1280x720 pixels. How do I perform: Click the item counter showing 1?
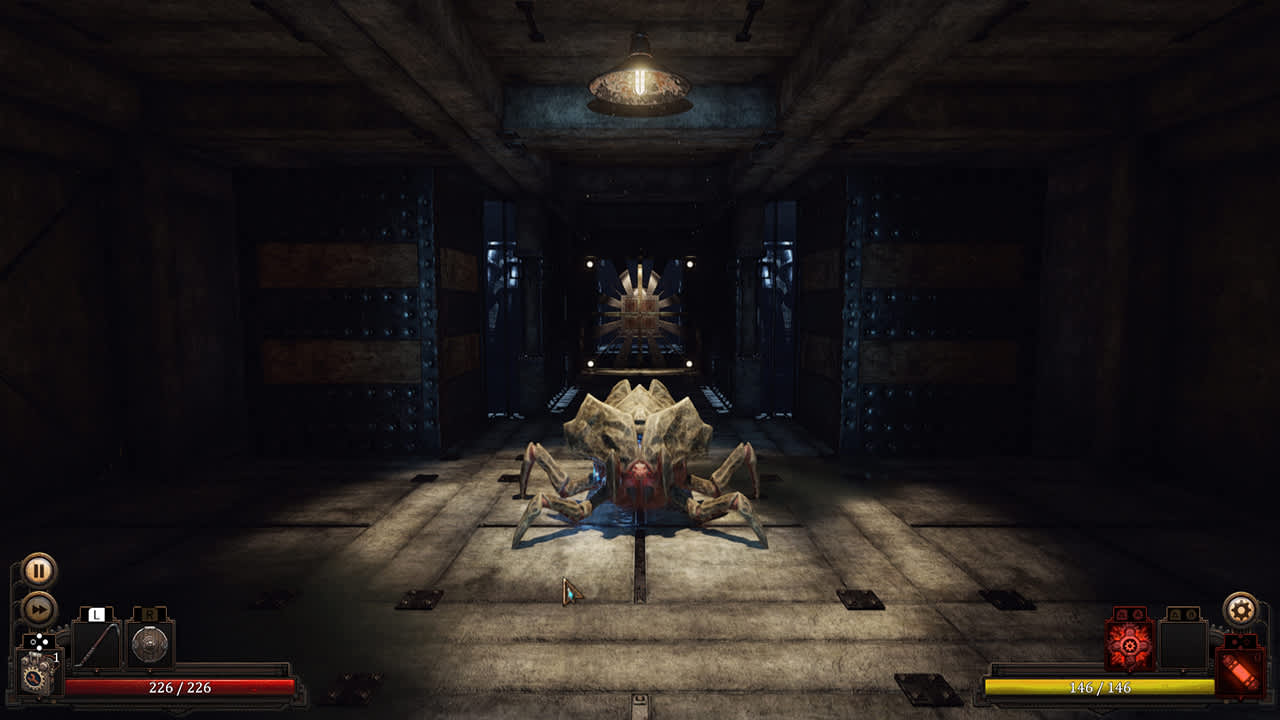[x=56, y=656]
